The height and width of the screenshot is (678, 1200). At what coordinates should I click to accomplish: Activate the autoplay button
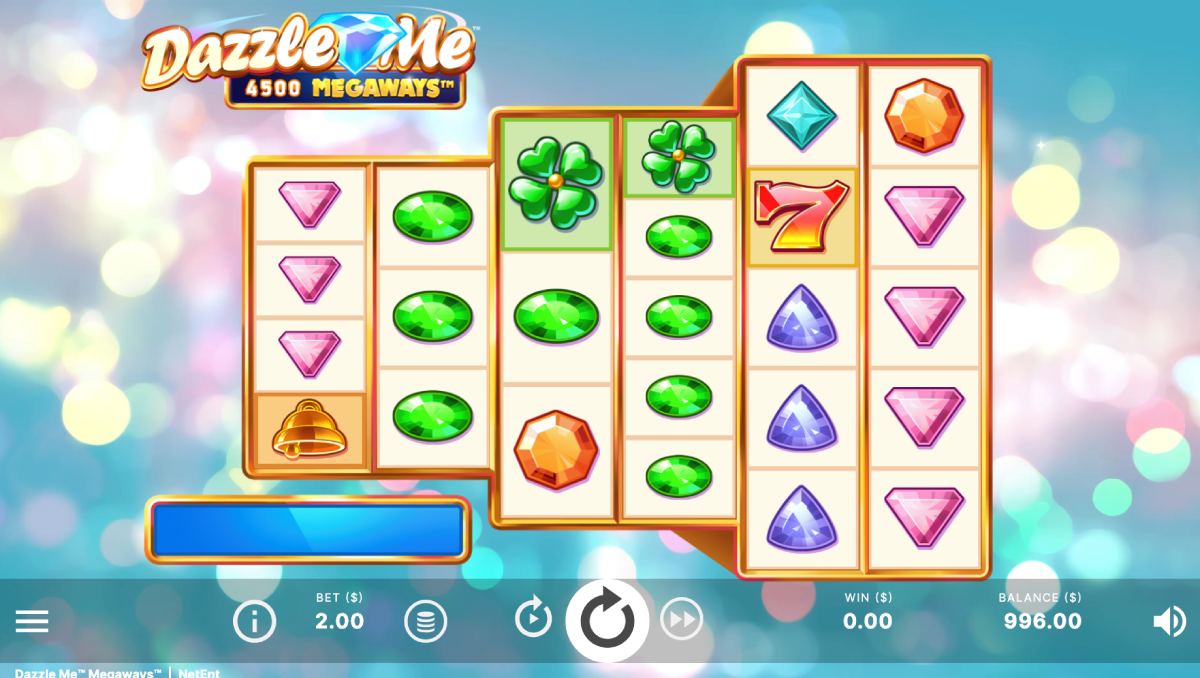(533, 618)
